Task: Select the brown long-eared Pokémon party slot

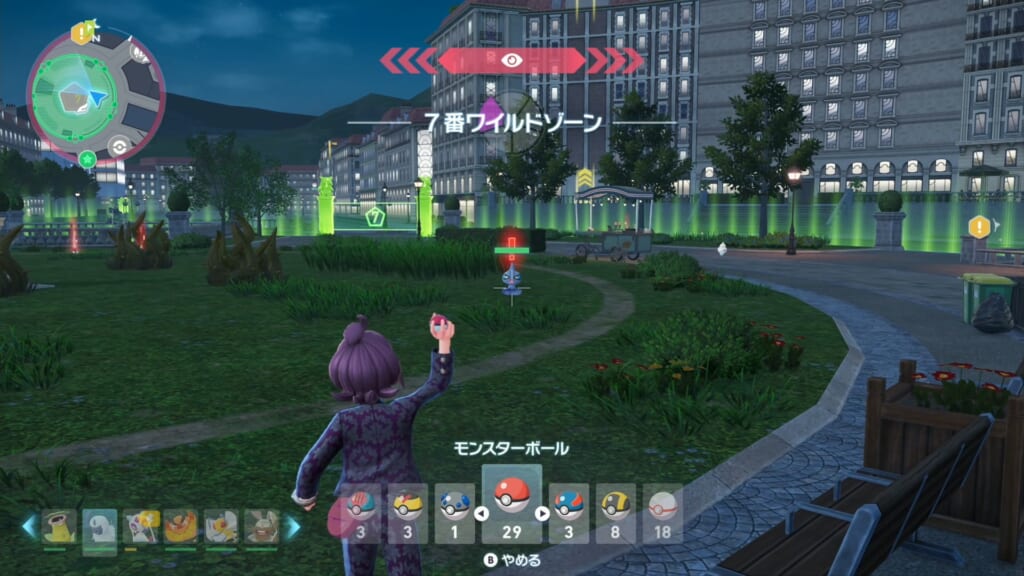Action: point(261,526)
